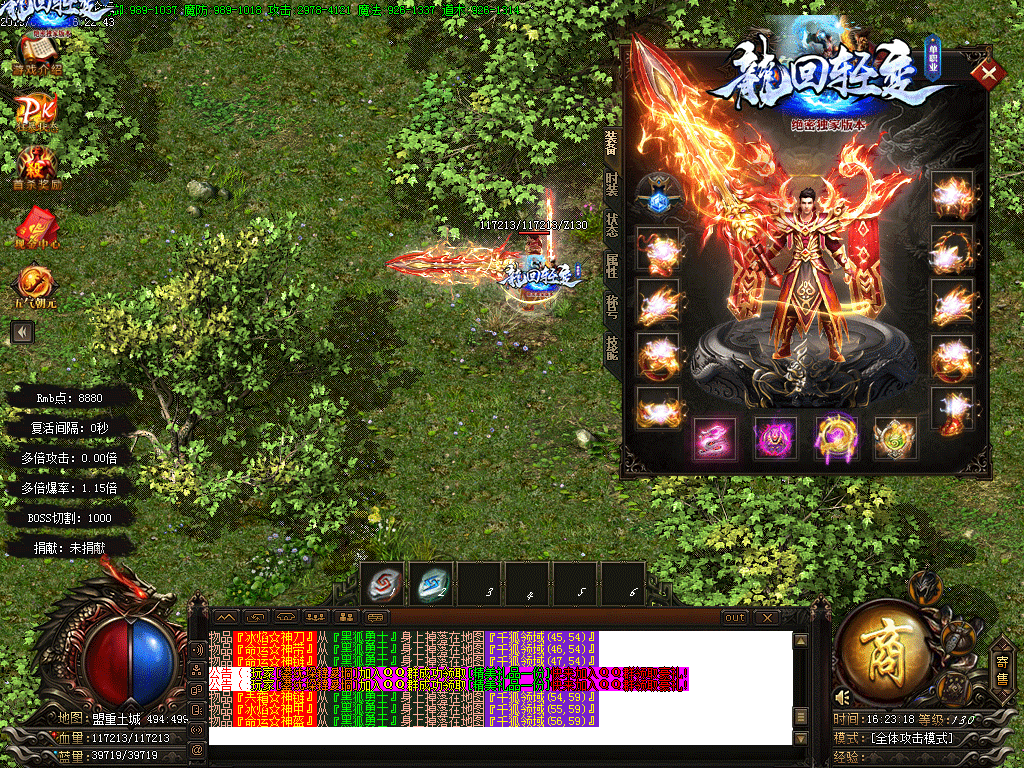1024x768 pixels.
Task: Toggle the sound speaker icon
Action: click(x=842, y=696)
